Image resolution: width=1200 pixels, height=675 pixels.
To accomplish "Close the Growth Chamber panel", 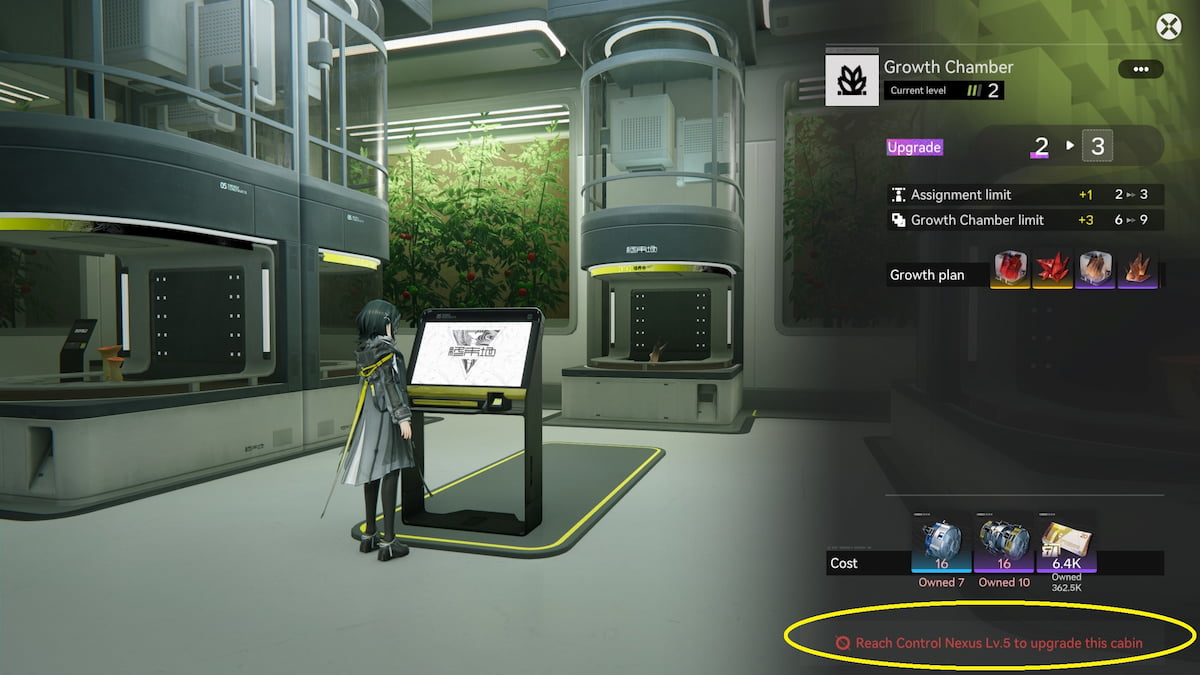I will pyautogui.click(x=1168, y=27).
